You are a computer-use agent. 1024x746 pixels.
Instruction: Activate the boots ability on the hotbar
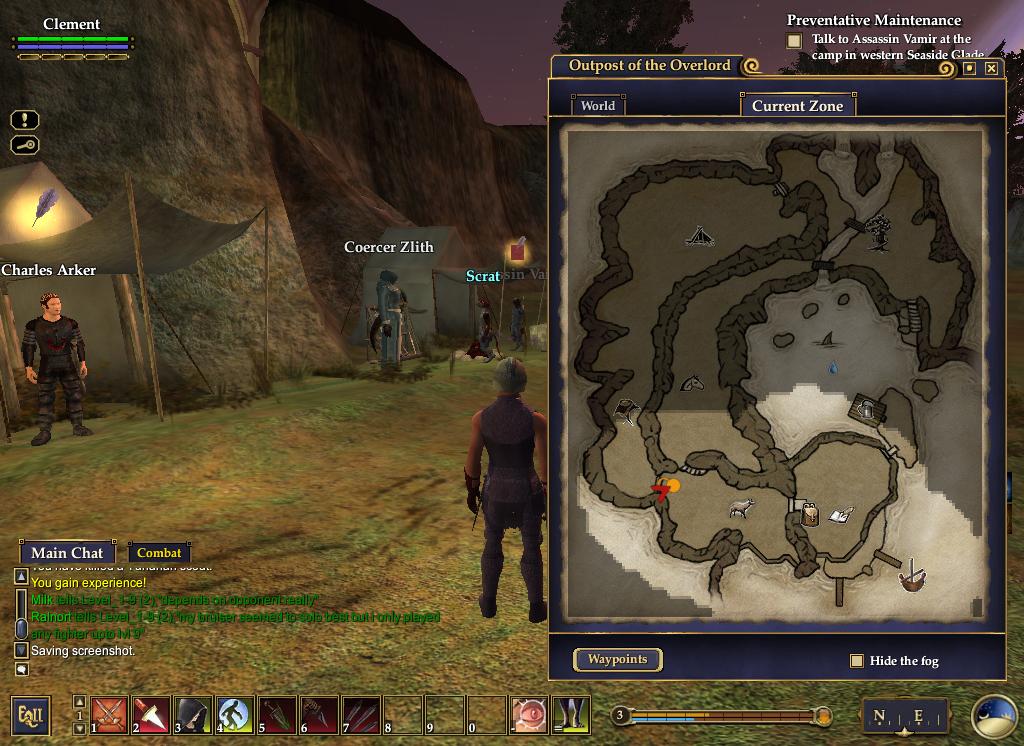[x=571, y=715]
